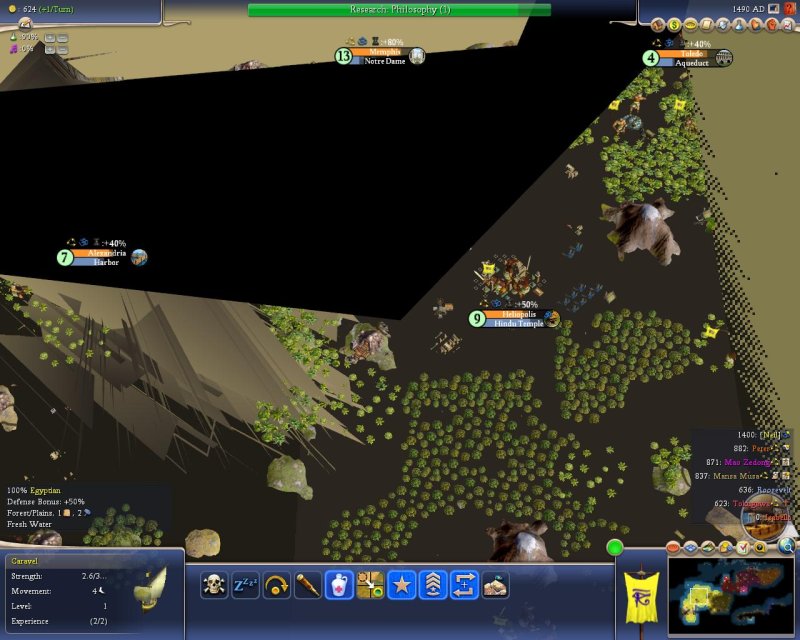
Task: Choose the go-to movement command
Action: tap(370, 585)
